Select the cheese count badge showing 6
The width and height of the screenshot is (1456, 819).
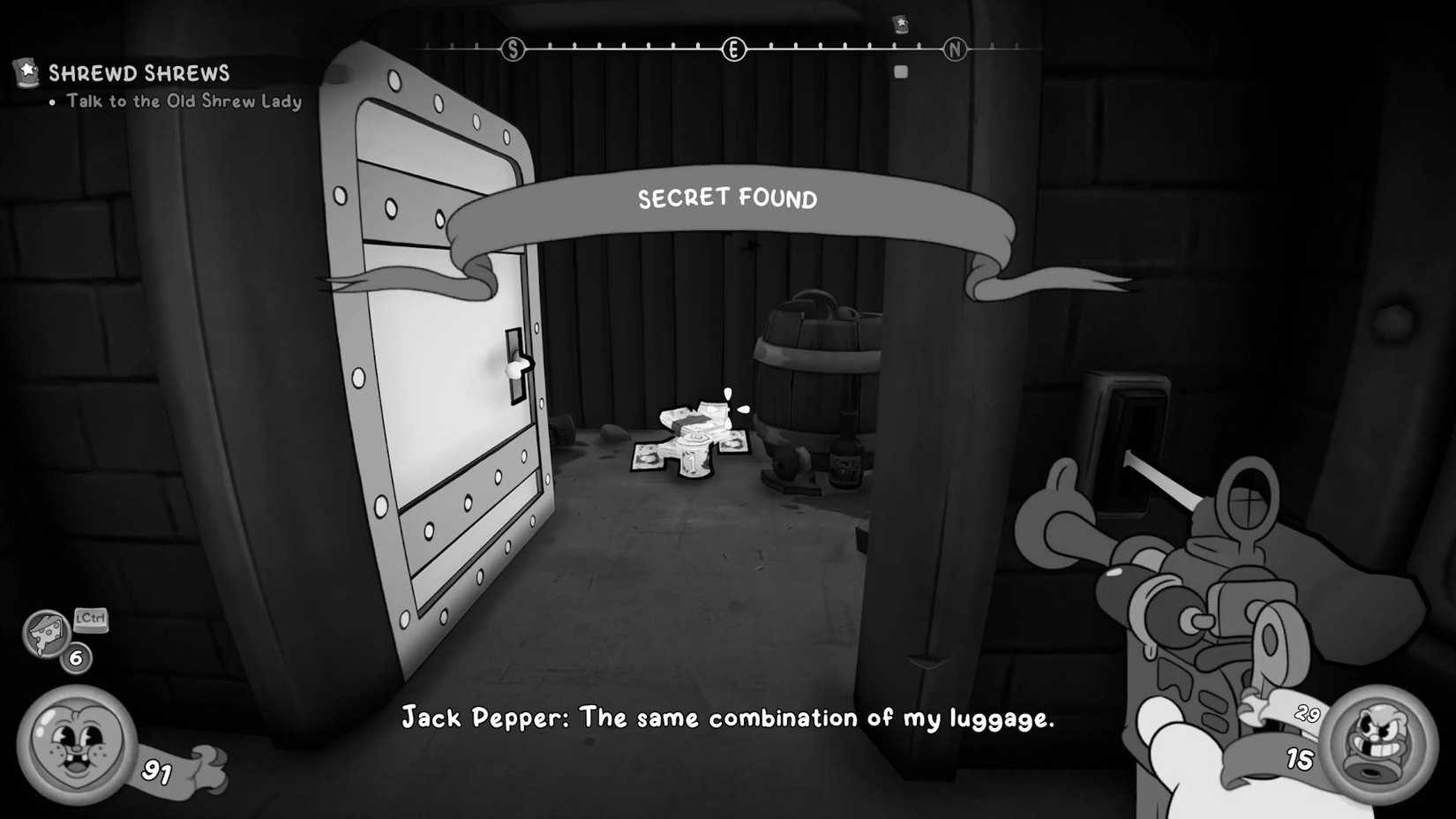click(75, 657)
